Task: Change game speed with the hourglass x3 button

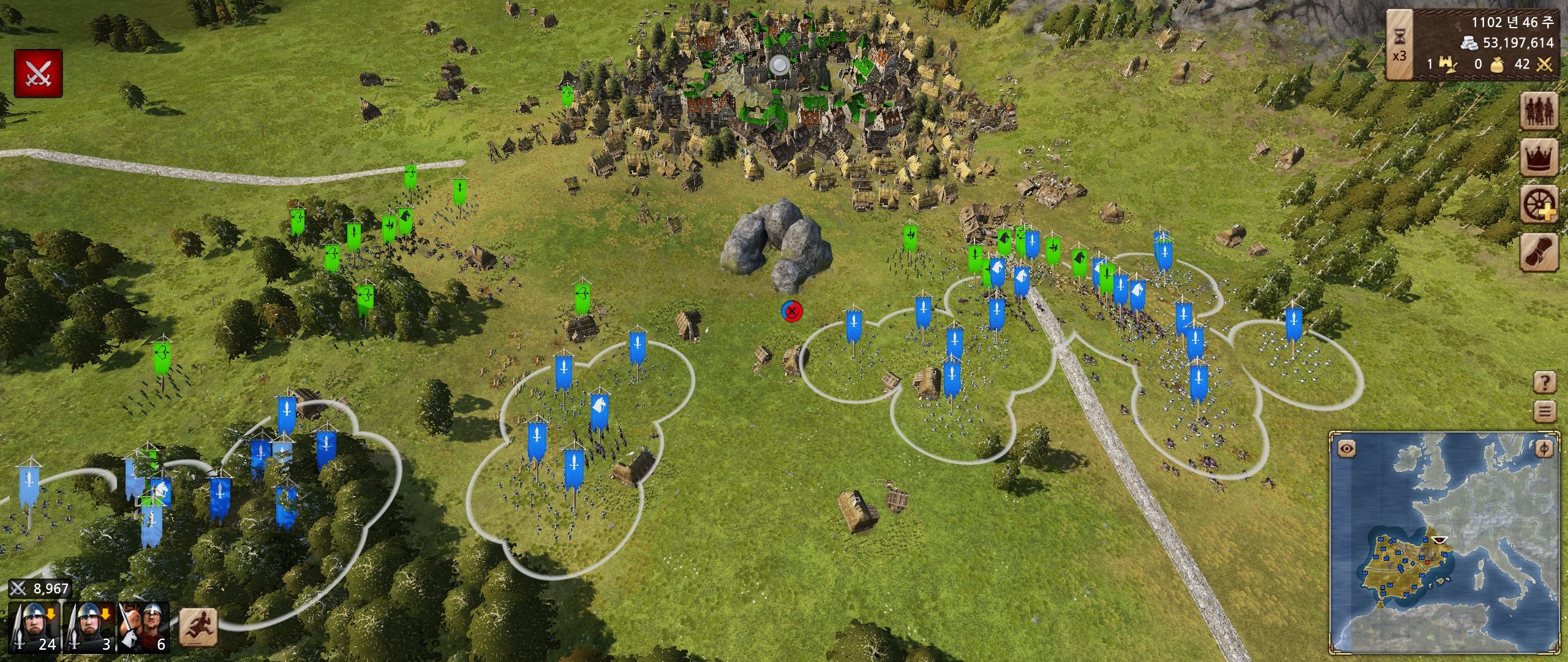Action: click(x=1400, y=45)
